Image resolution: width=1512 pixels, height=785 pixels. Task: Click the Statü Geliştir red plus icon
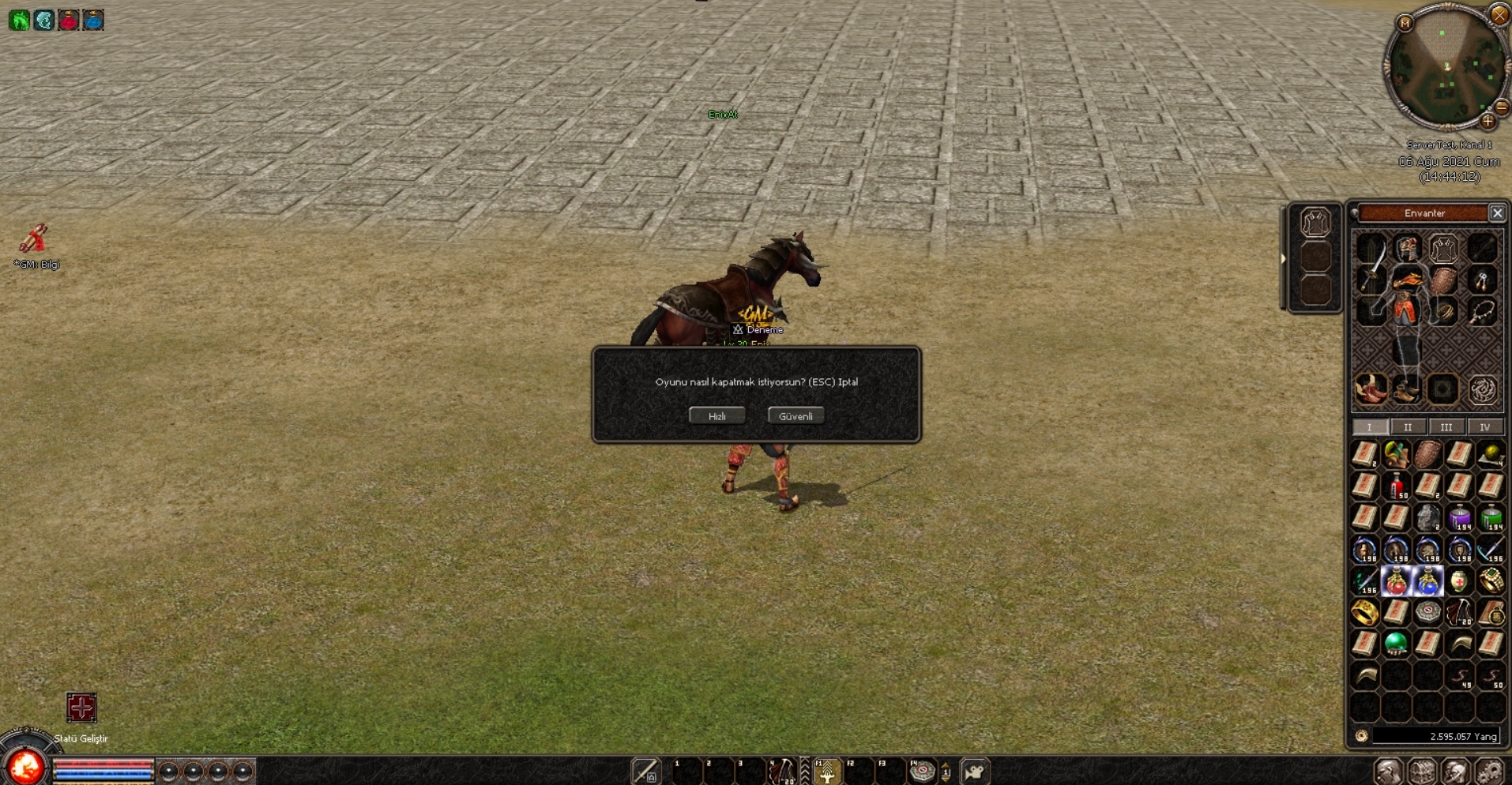pos(81,708)
